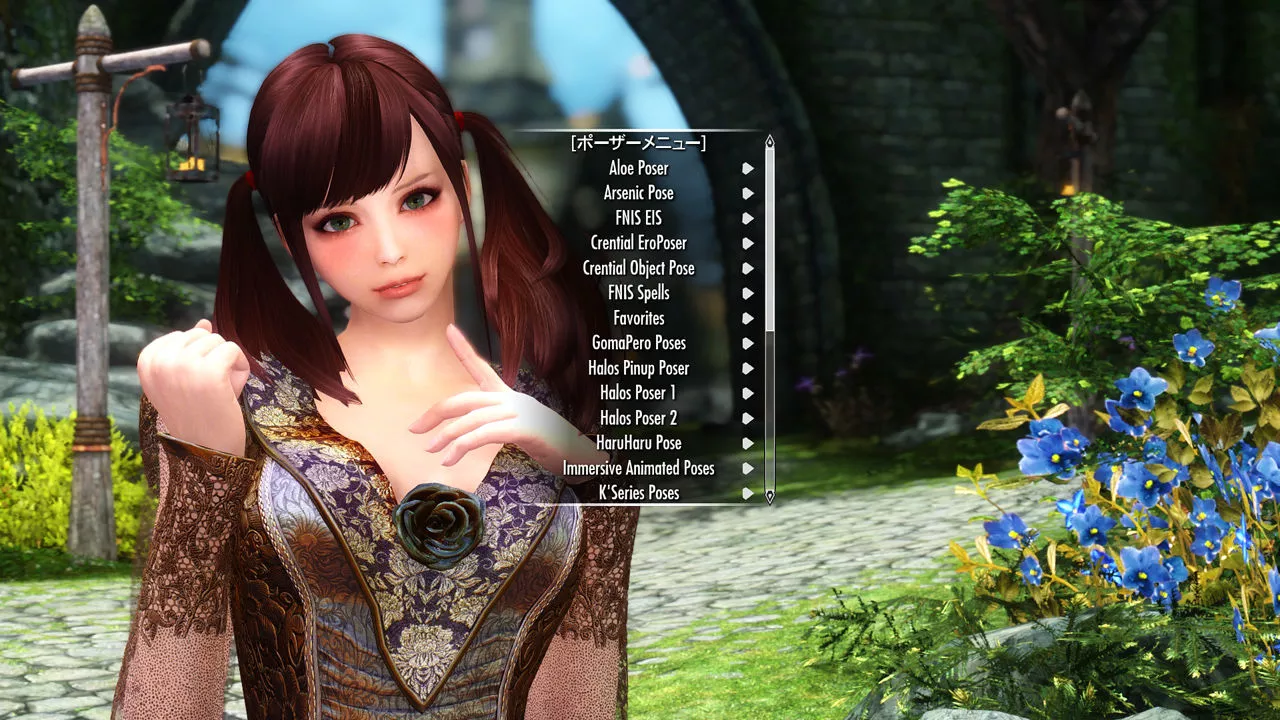Open Halos Poser 1
The width and height of the screenshot is (1280, 720).
click(x=638, y=393)
